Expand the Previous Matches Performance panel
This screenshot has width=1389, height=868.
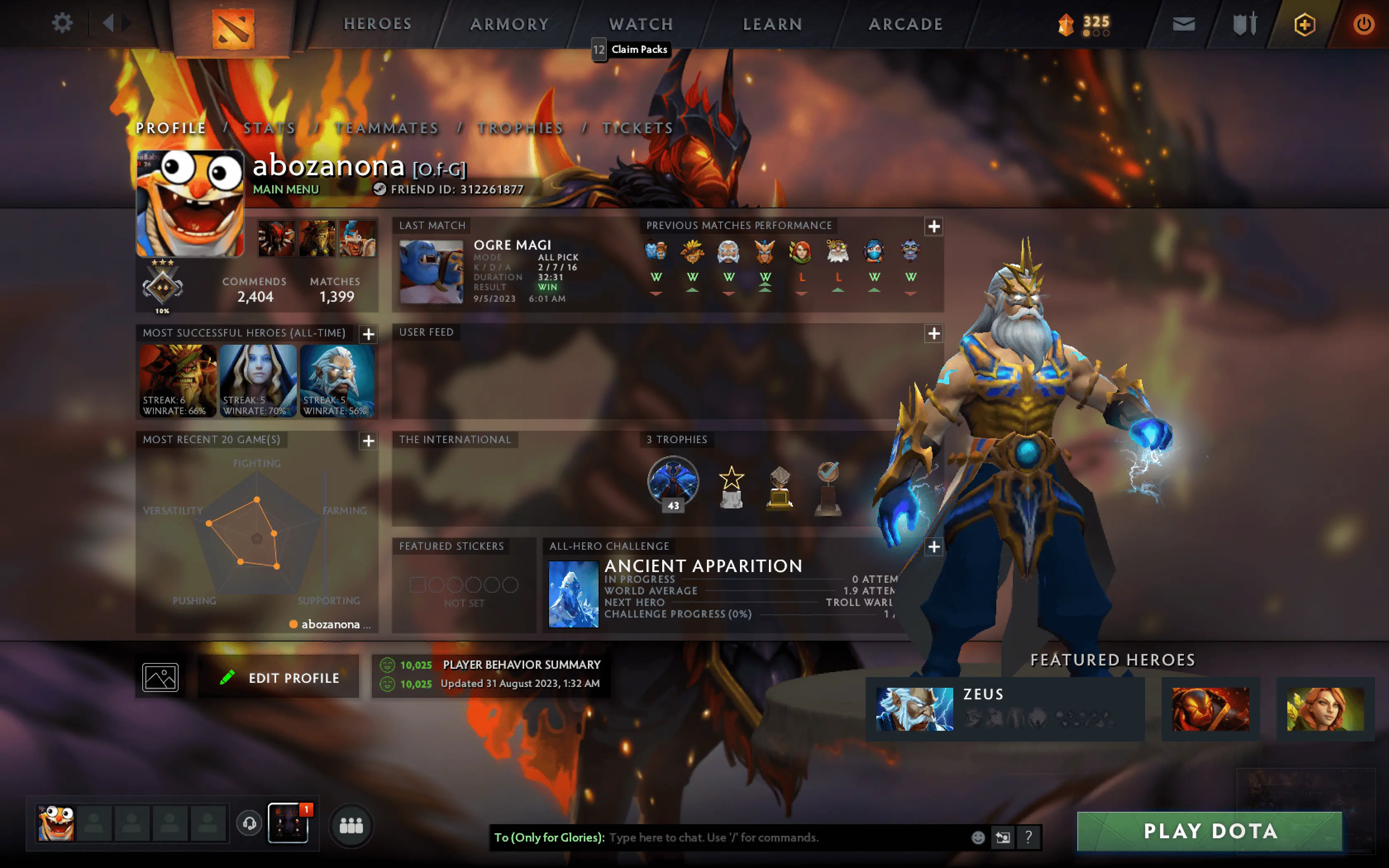933,227
